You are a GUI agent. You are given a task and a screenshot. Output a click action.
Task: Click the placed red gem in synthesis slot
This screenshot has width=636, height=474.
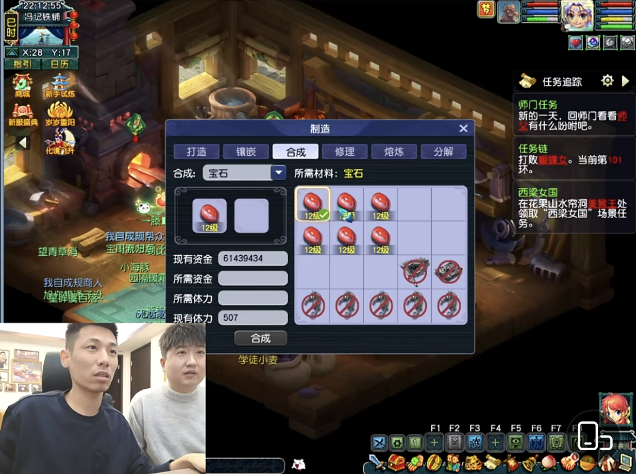[209, 216]
